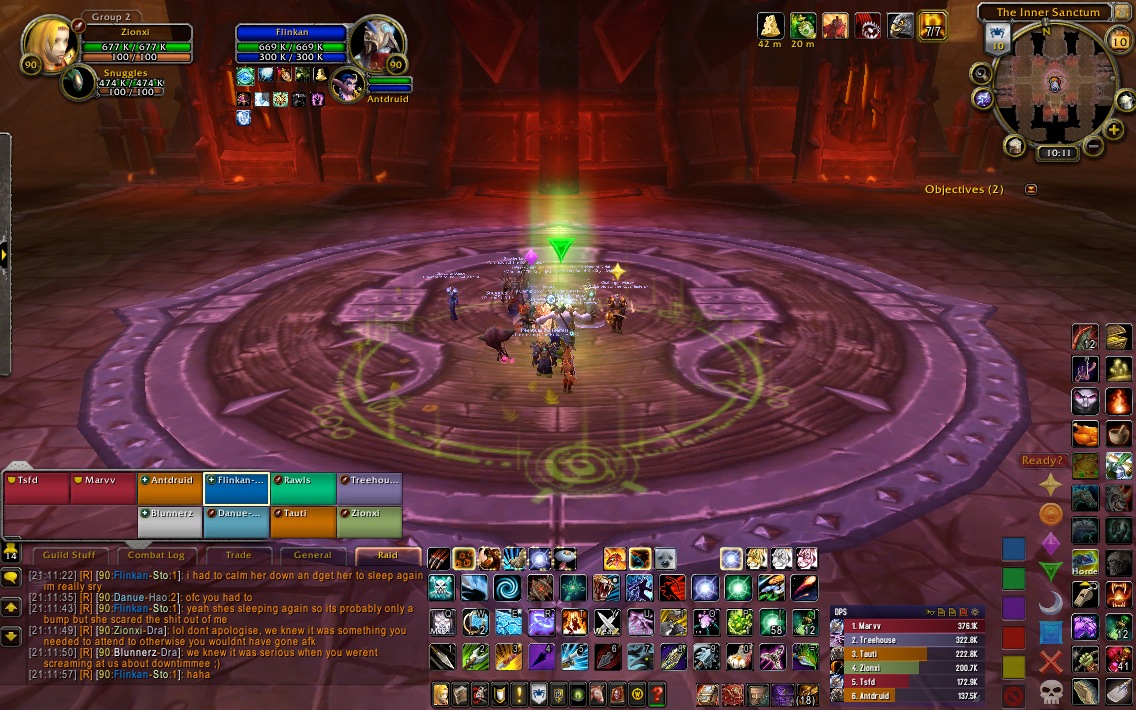The height and width of the screenshot is (710, 1136).
Task: Switch to the Combat Log chat tab
Action: point(154,555)
